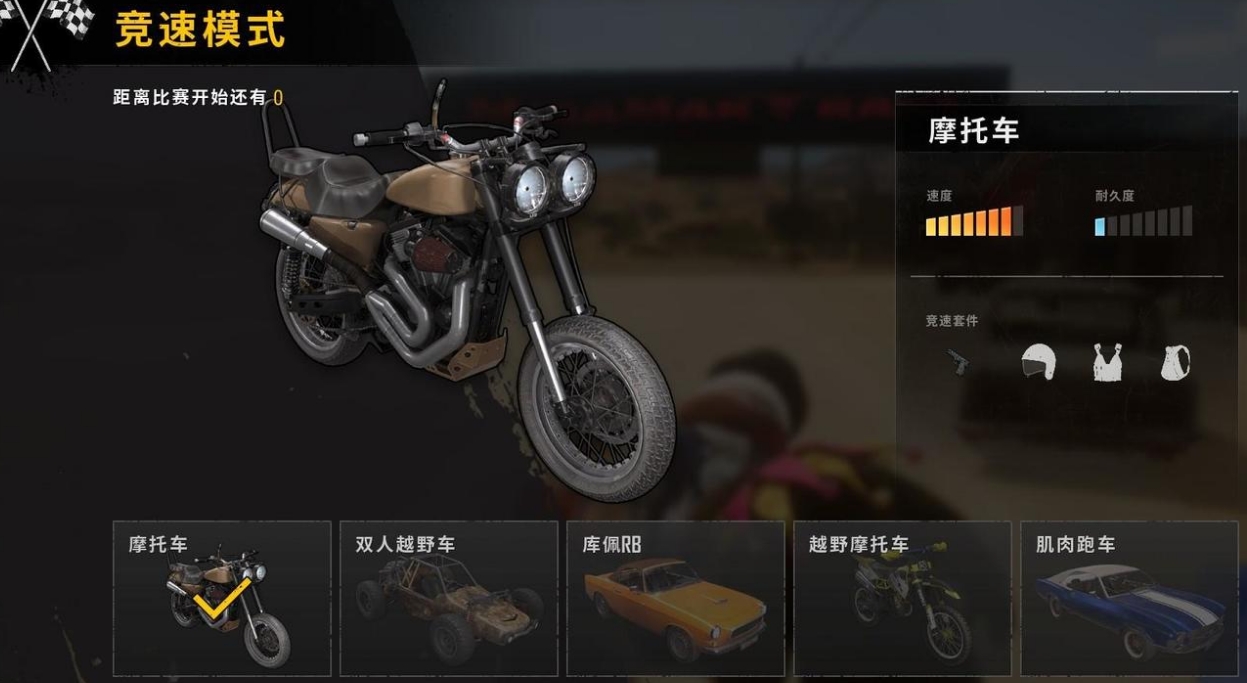Image resolution: width=1247 pixels, height=683 pixels.
Task: Choose the 双人越野车 buggy tile
Action: click(x=448, y=598)
